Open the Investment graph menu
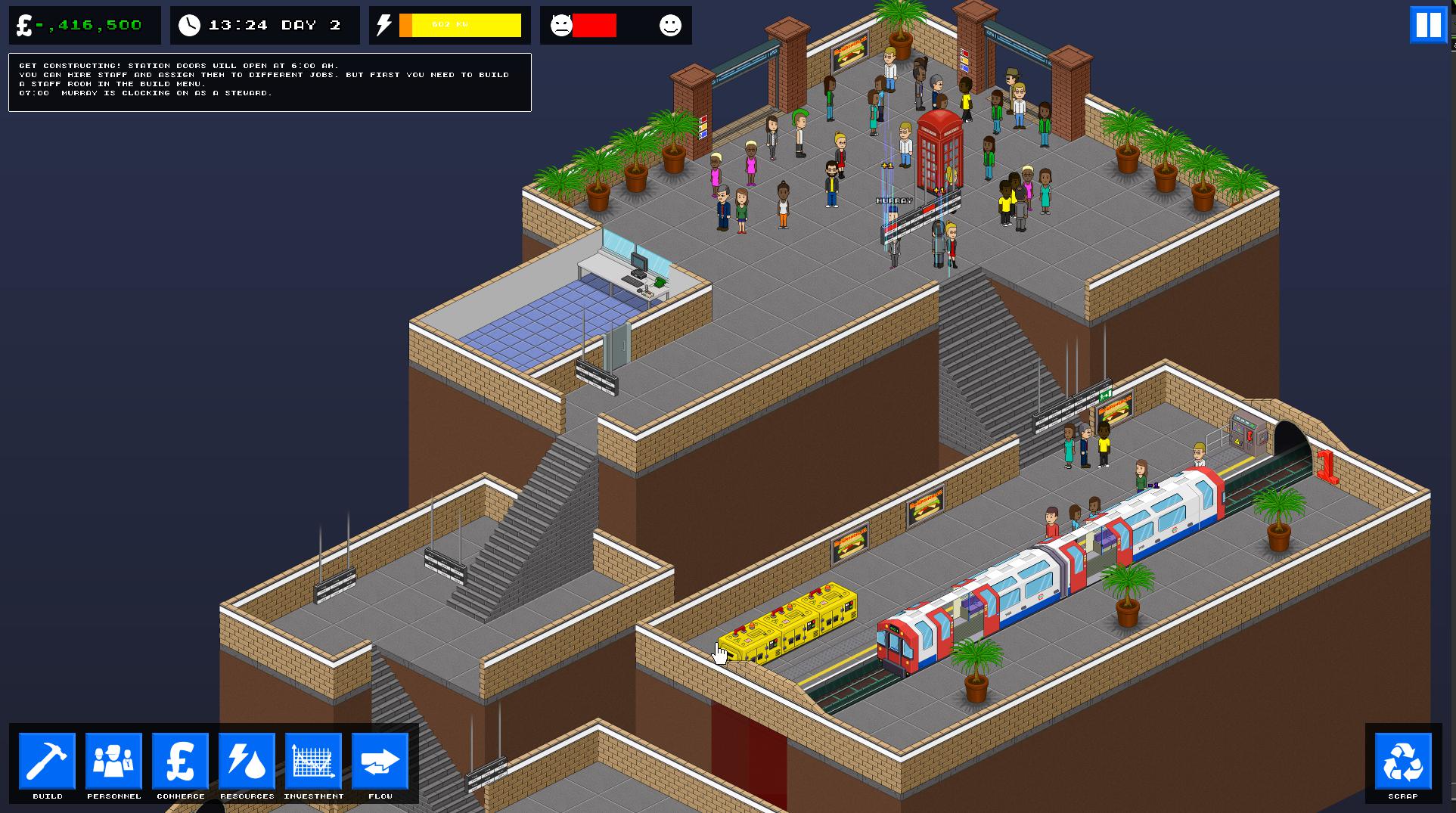Viewport: 1456px width, 813px height. click(313, 762)
